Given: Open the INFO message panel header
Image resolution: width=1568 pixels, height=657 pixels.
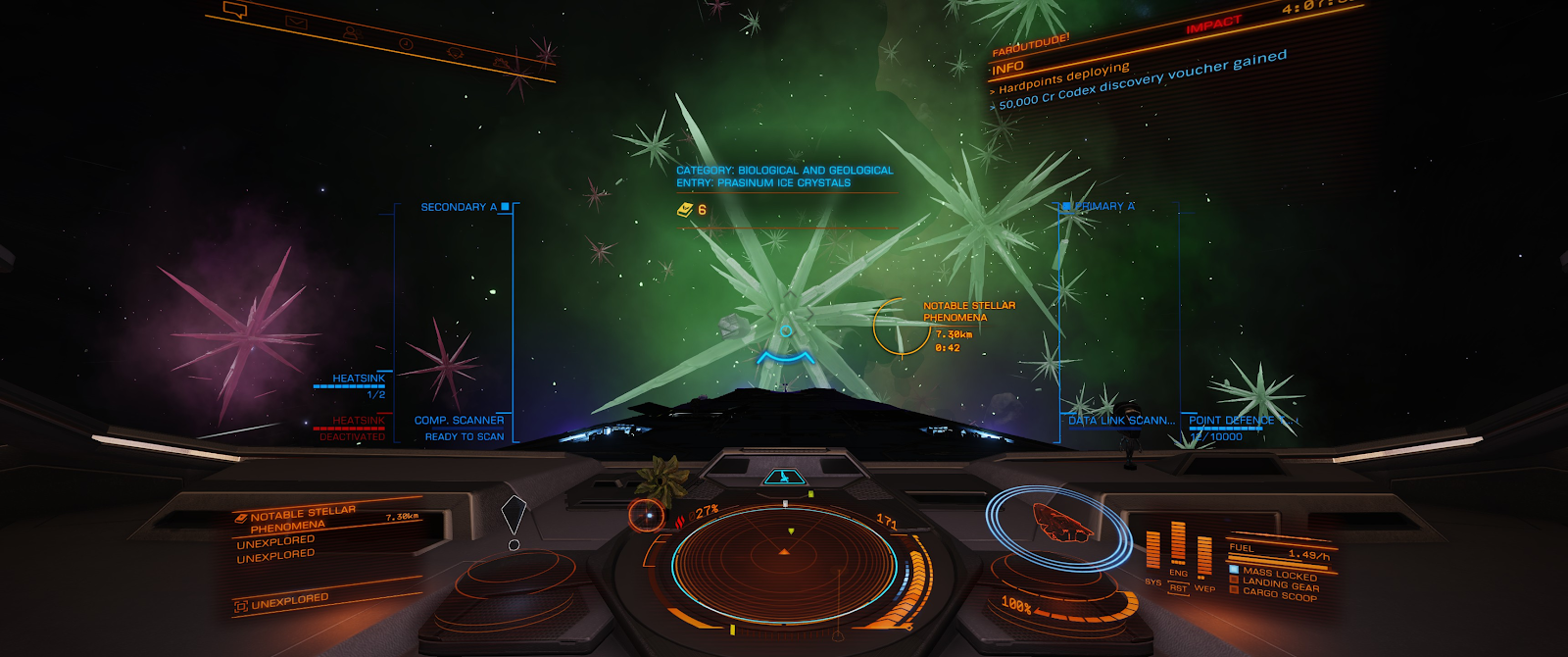Looking at the screenshot, I should pyautogui.click(x=1007, y=68).
